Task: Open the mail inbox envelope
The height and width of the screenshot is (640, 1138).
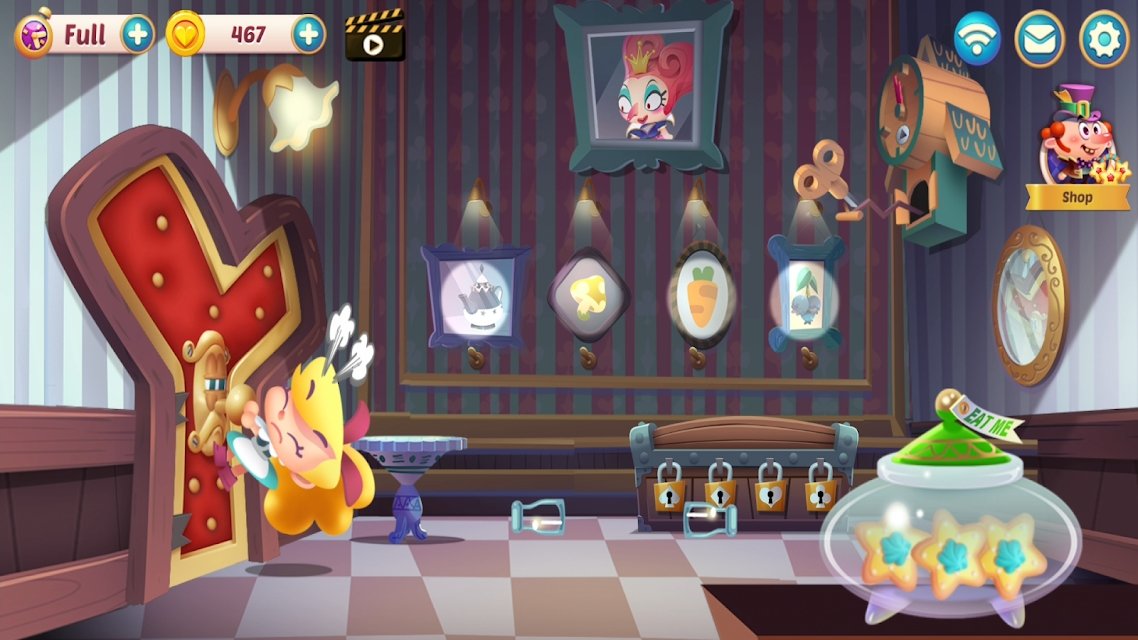Action: (1039, 38)
